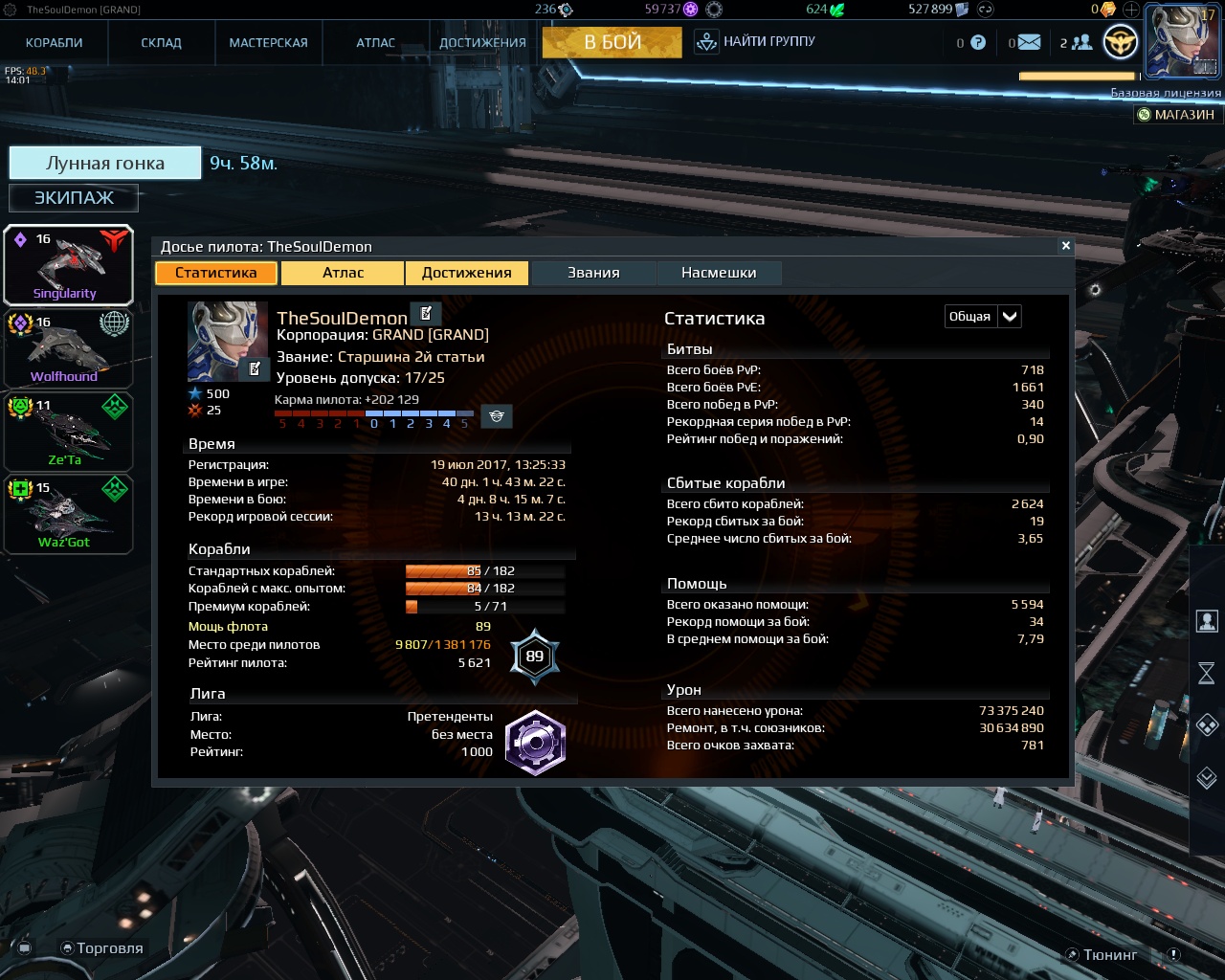Screen dimensions: 1225x980
Task: Switch to the Достижения dossier tab
Action: 466,273
